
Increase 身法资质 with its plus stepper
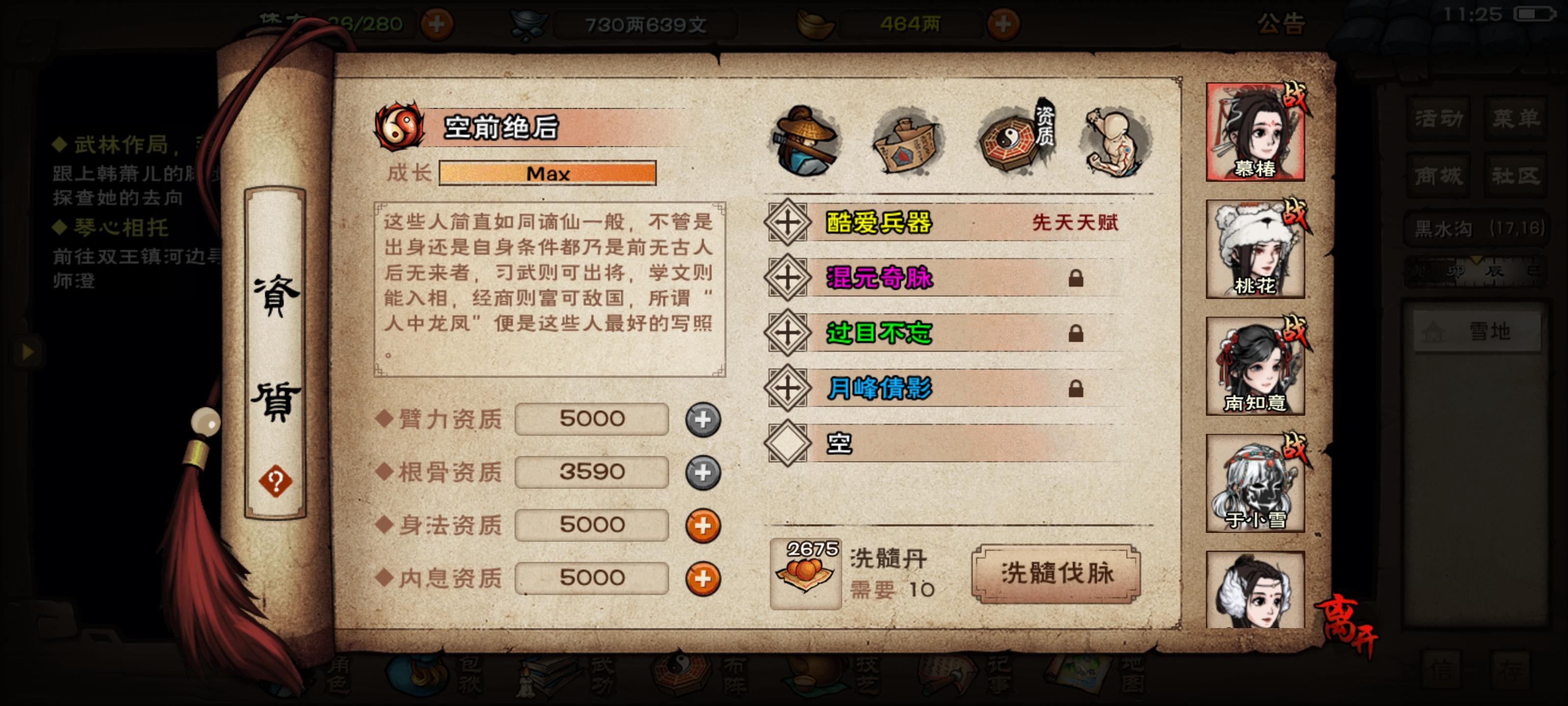point(703,525)
